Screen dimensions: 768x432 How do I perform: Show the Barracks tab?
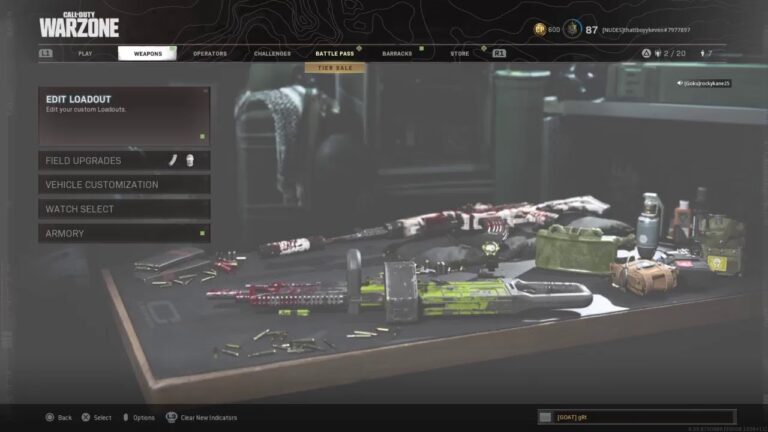(x=397, y=53)
